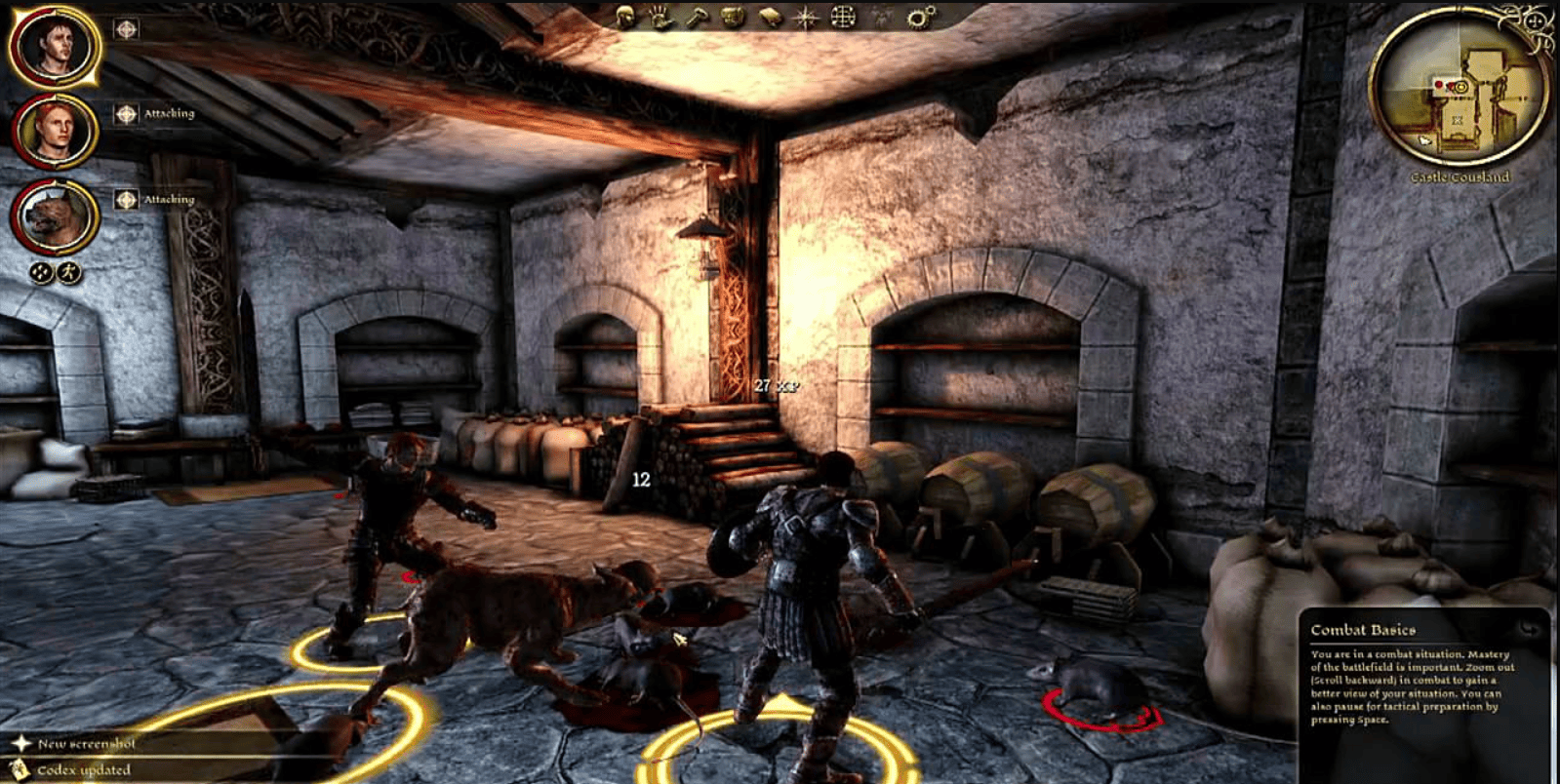Viewport: 1560px width, 784px height.
Task: Open the inventory chest icon
Action: [x=733, y=17]
